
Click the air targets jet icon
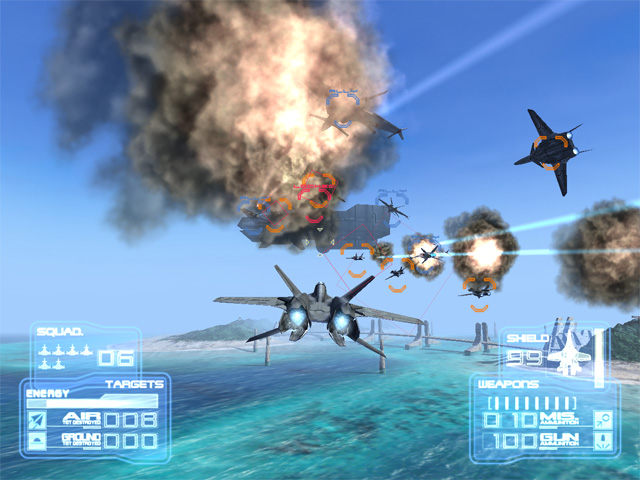(x=37, y=419)
